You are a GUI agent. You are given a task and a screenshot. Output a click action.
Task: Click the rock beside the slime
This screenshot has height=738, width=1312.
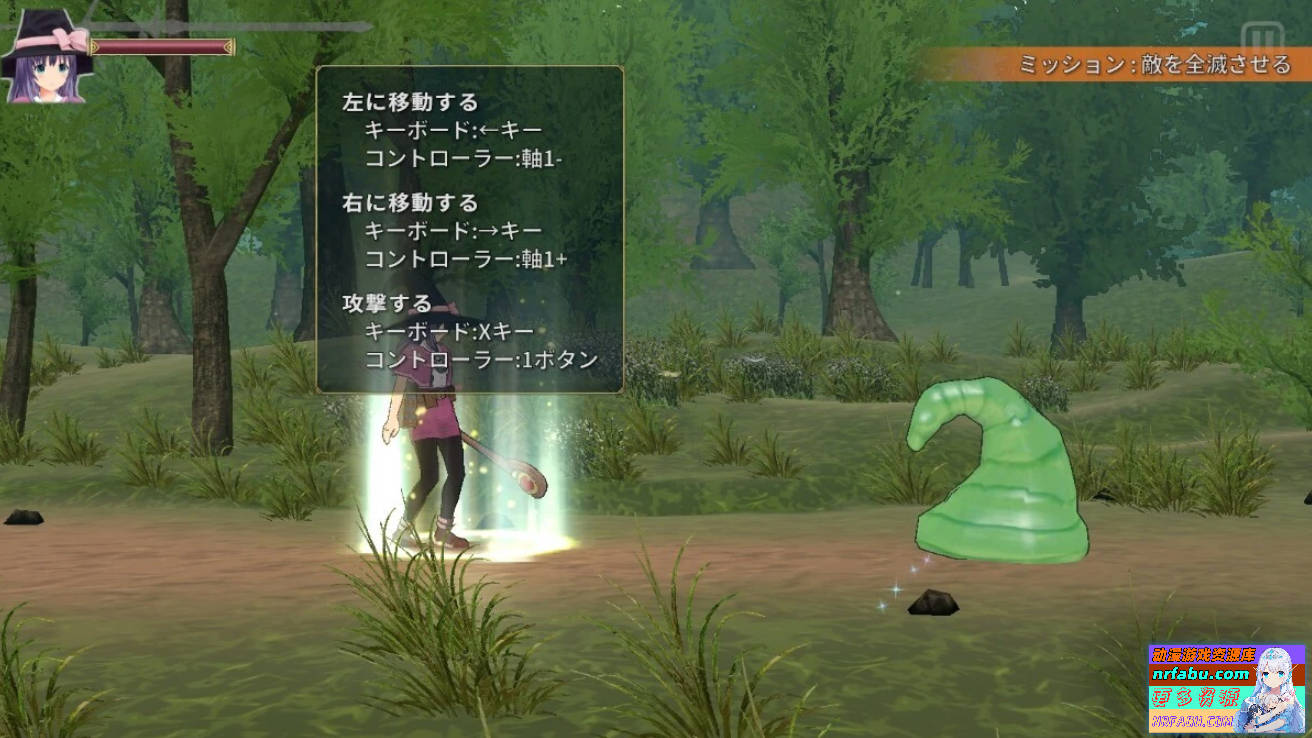[x=931, y=604]
